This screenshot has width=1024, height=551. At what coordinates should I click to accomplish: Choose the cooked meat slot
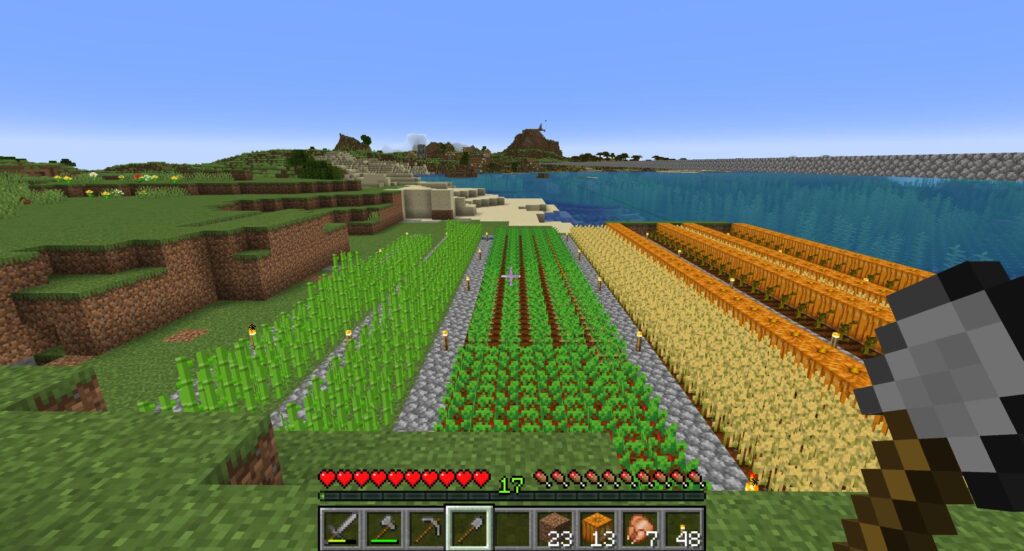click(641, 528)
